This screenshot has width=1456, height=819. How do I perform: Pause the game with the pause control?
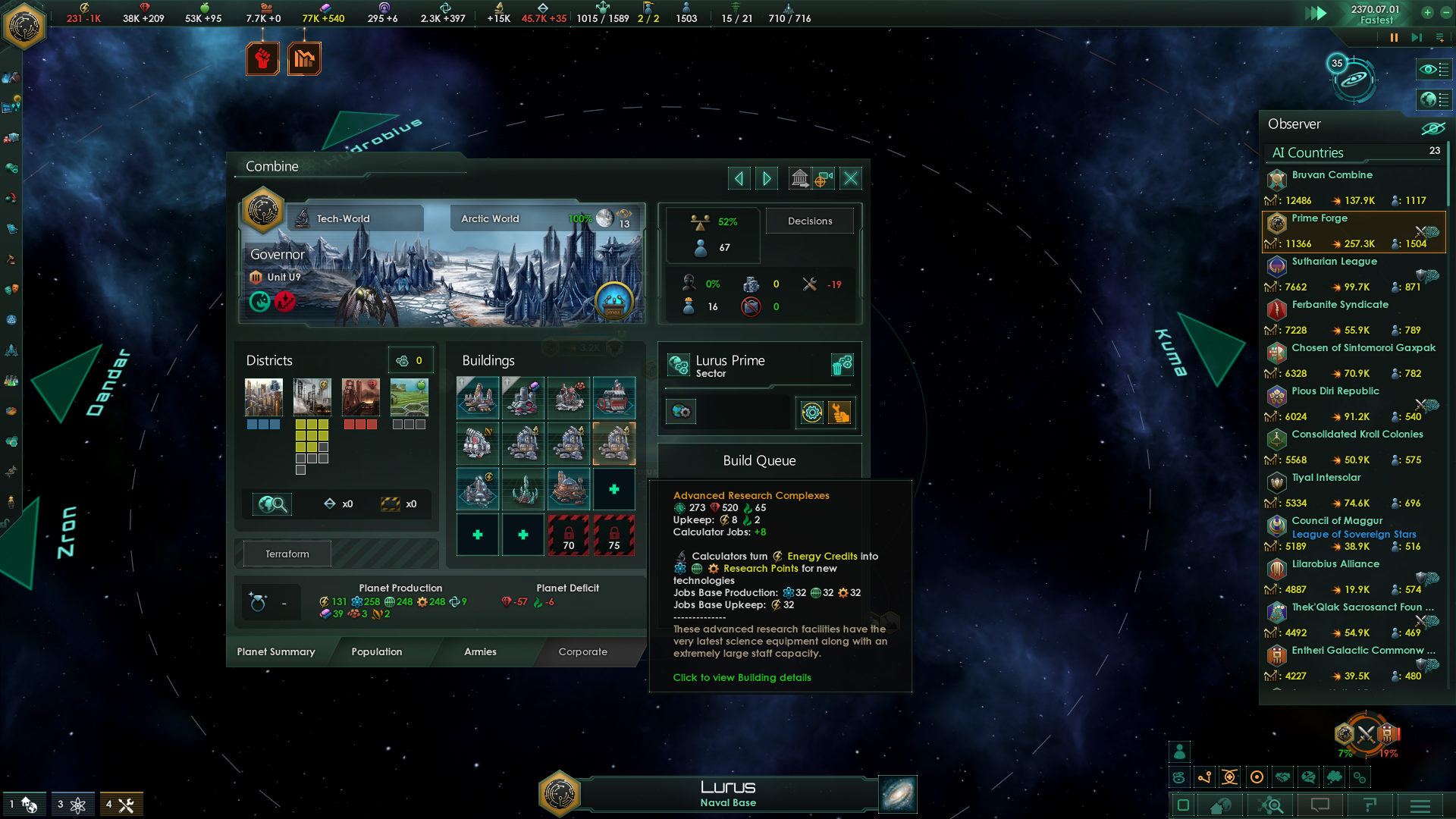[x=1394, y=36]
